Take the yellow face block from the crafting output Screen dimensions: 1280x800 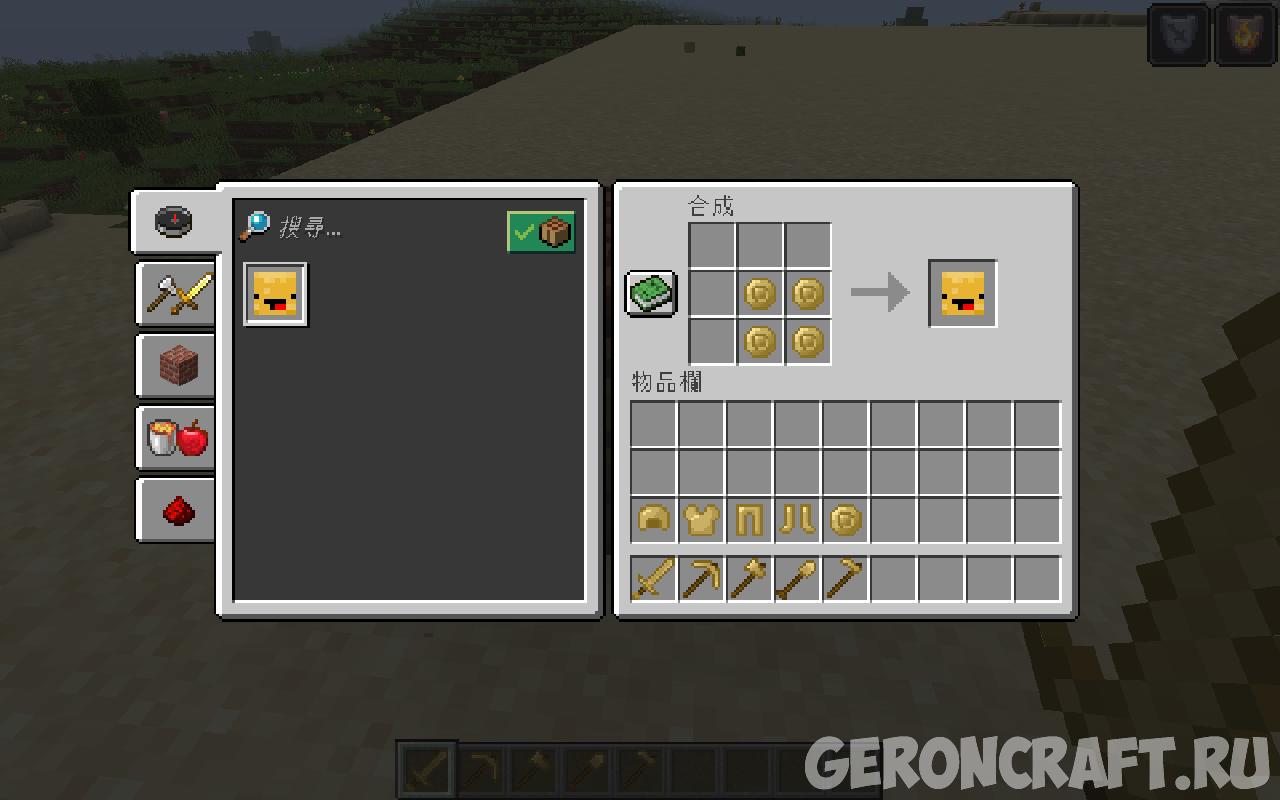click(962, 294)
